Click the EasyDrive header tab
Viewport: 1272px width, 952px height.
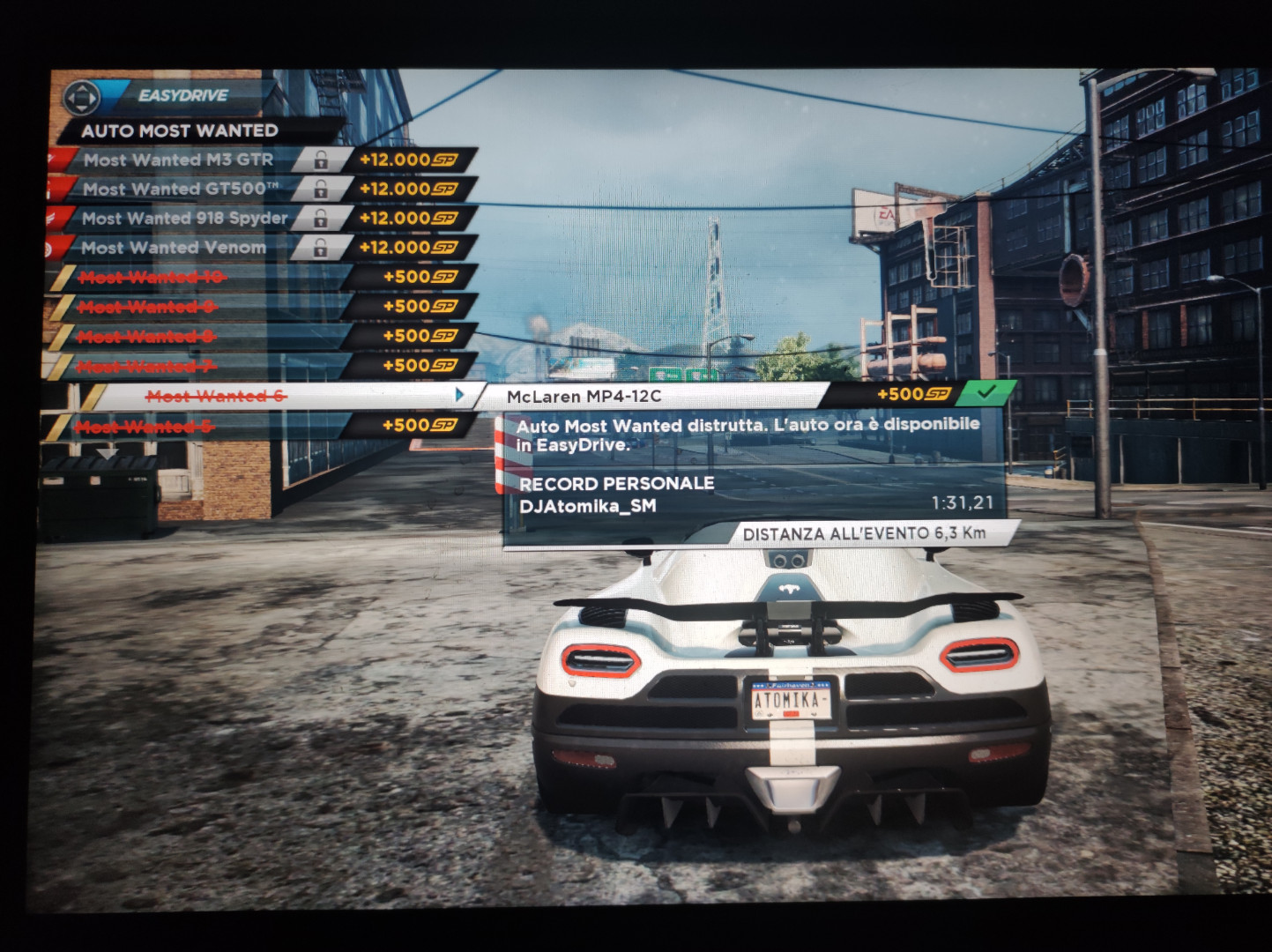[182, 95]
